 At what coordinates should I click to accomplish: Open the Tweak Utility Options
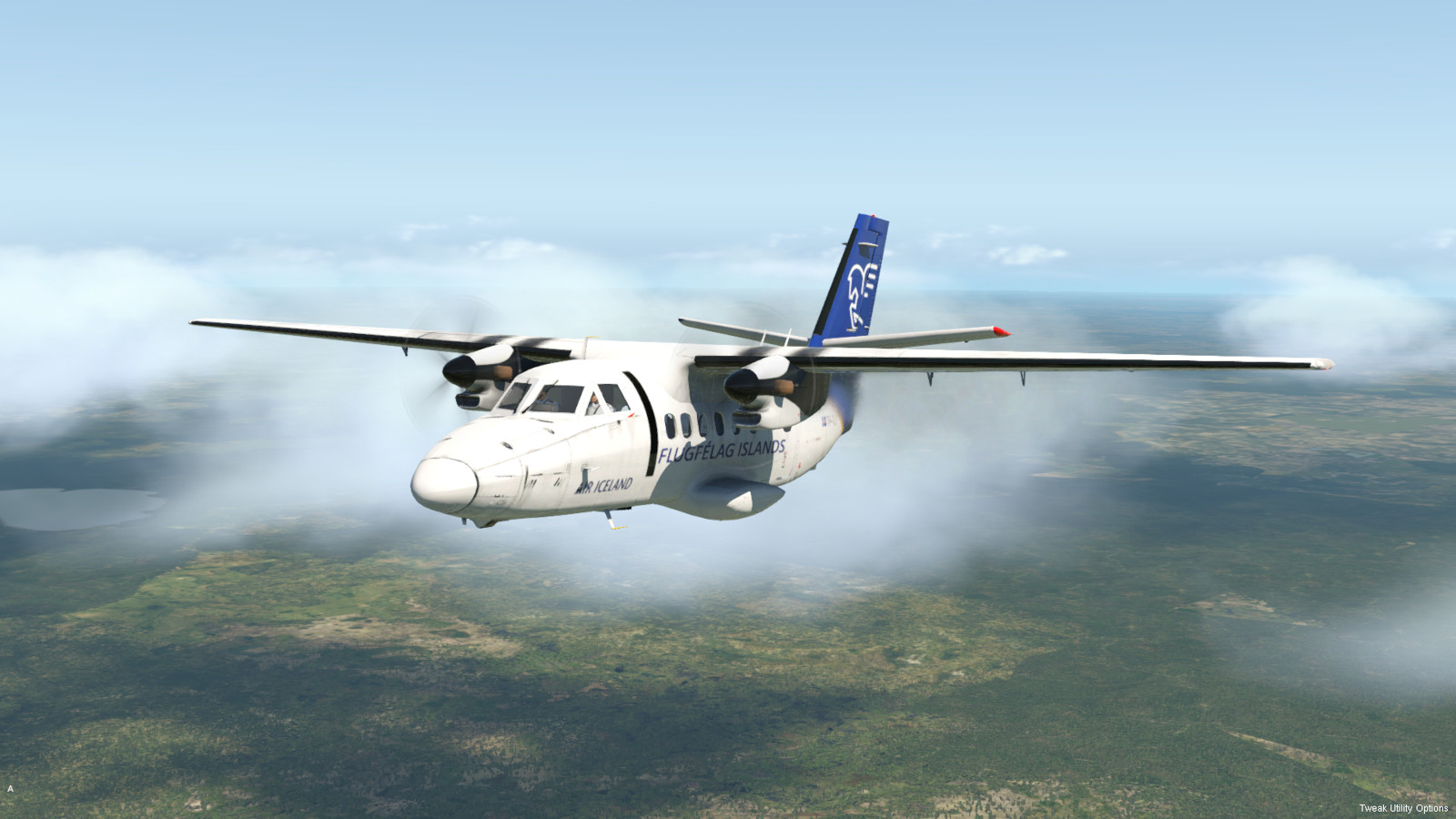pyautogui.click(x=1403, y=808)
